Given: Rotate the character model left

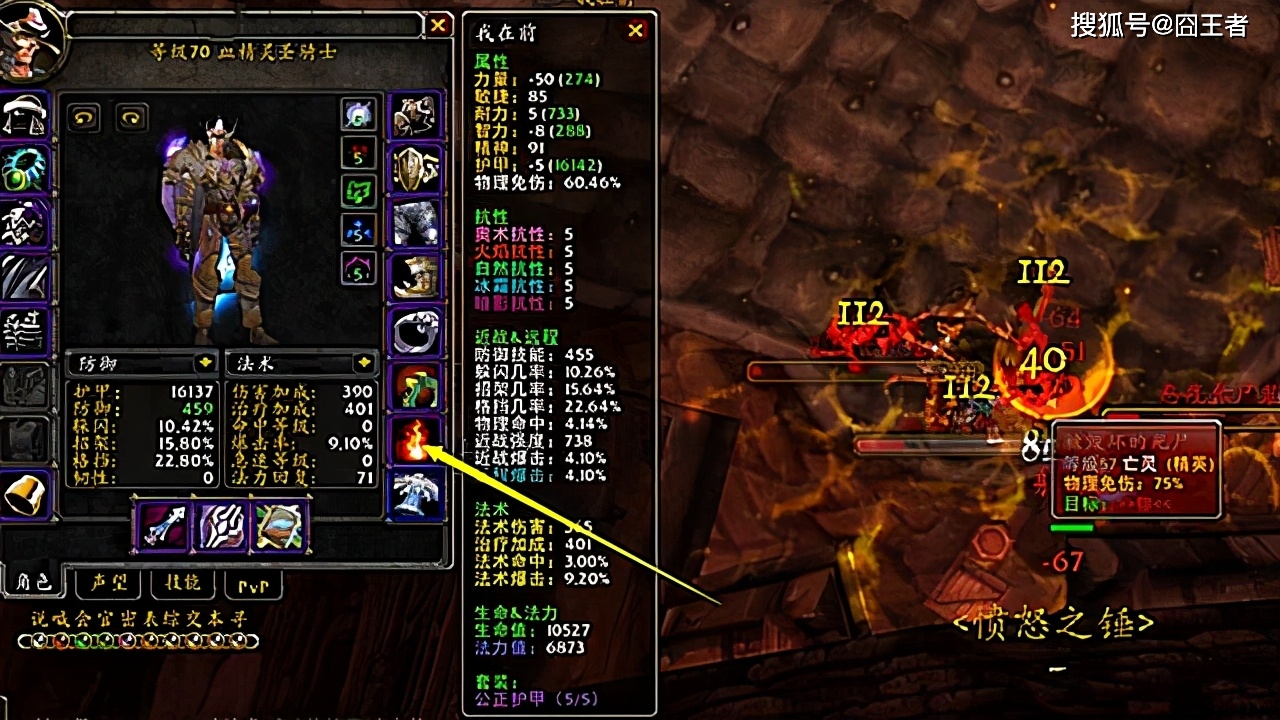Looking at the screenshot, I should pos(83,118).
